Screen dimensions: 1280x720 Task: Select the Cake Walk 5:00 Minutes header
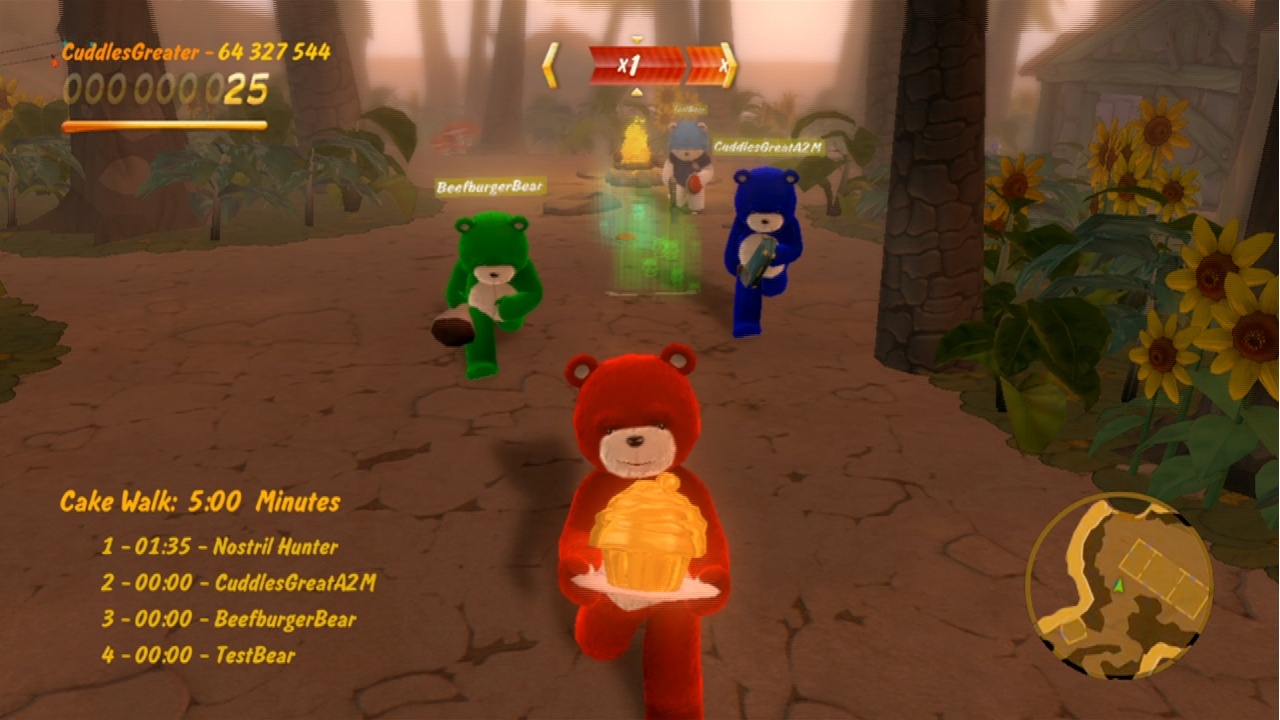click(x=201, y=501)
